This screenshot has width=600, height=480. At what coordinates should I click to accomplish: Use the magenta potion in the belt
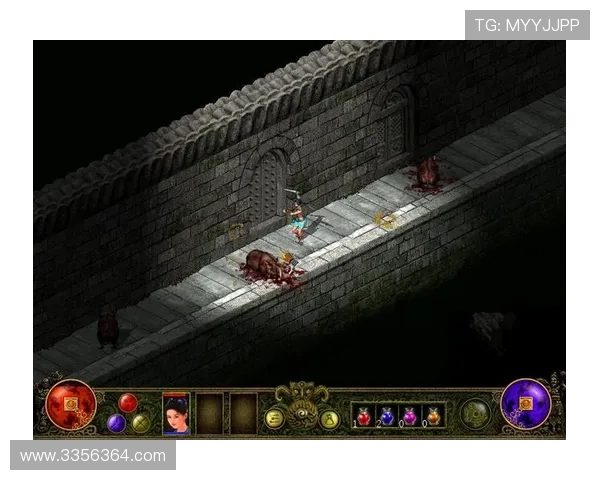pyautogui.click(x=409, y=415)
